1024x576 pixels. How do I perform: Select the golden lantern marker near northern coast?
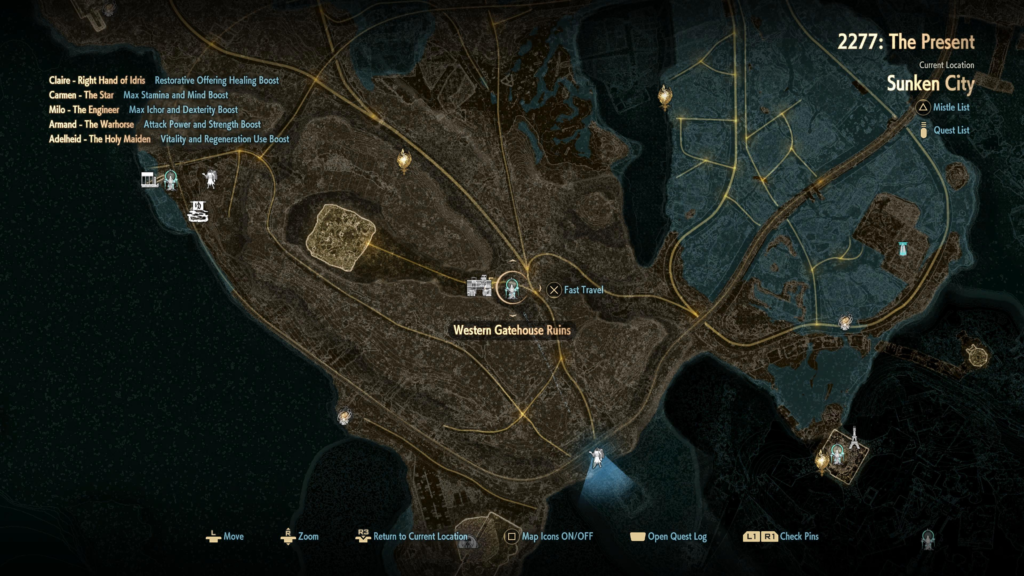coord(664,96)
